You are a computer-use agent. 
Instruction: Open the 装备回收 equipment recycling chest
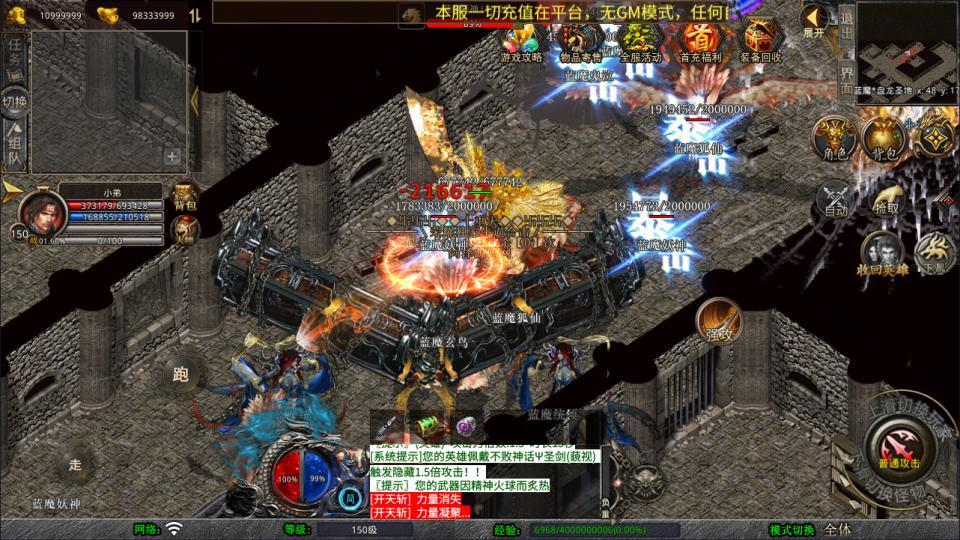761,42
